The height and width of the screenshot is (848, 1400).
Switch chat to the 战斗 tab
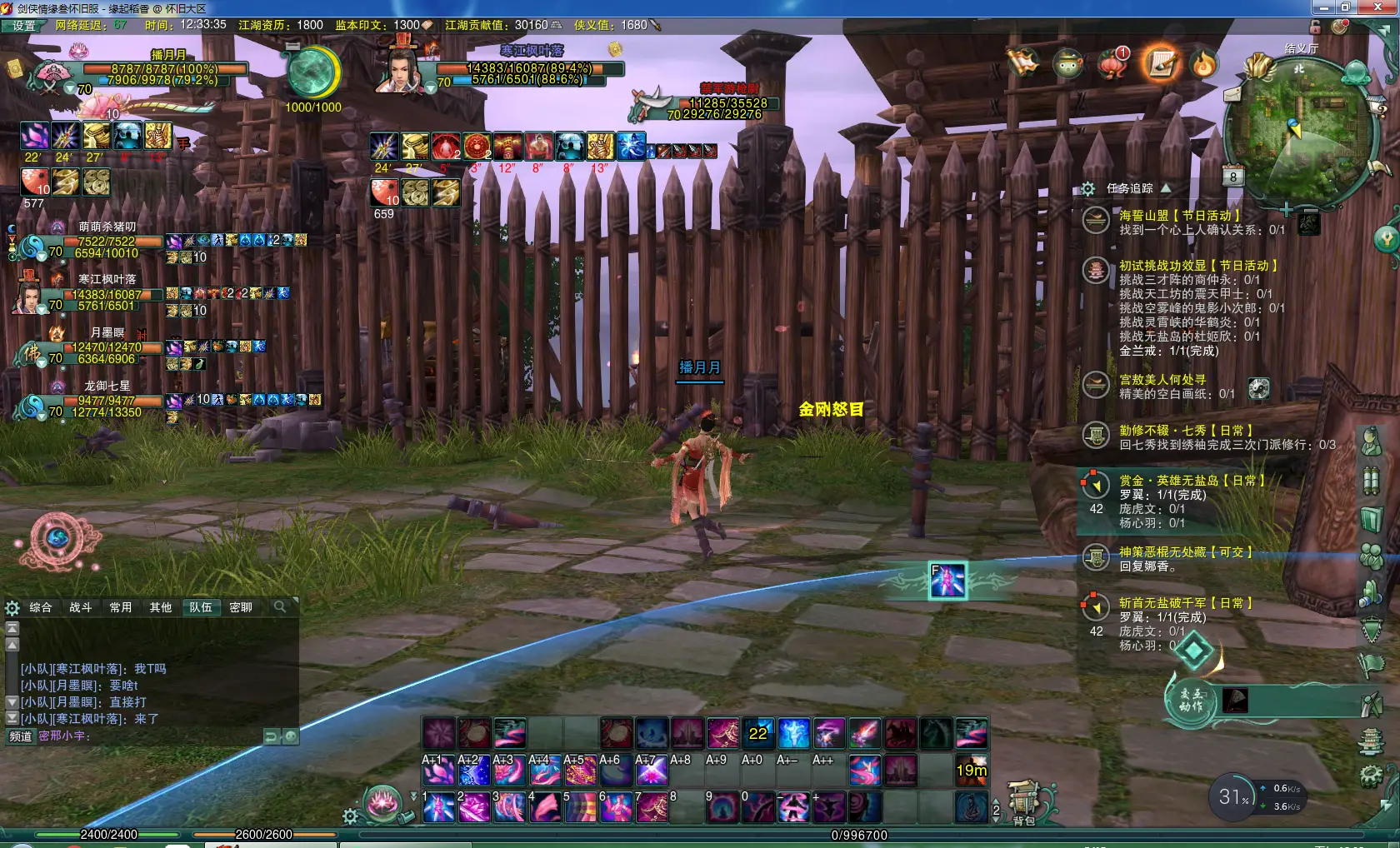tap(81, 607)
